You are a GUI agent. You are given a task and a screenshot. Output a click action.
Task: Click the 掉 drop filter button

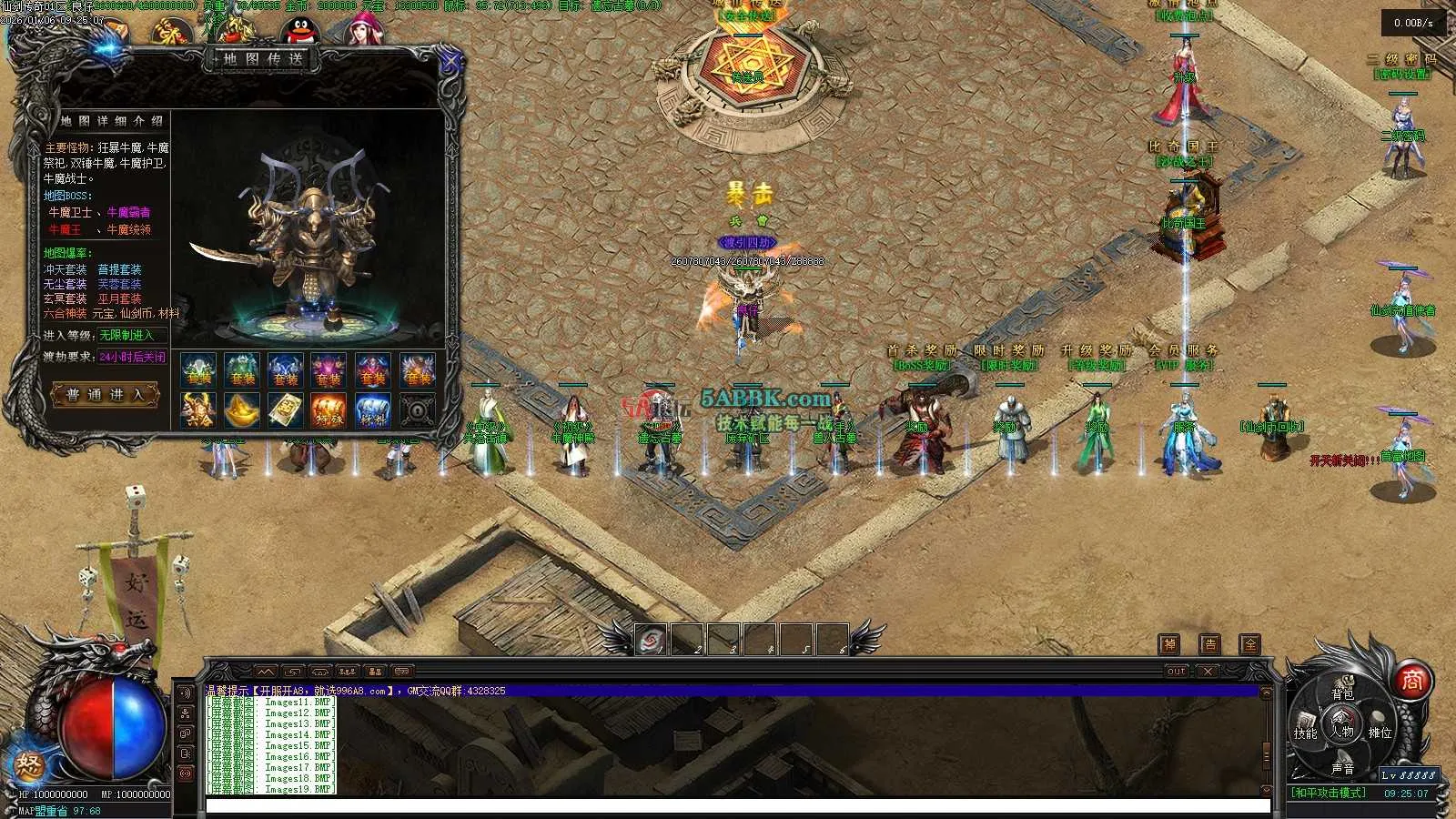[x=1169, y=644]
